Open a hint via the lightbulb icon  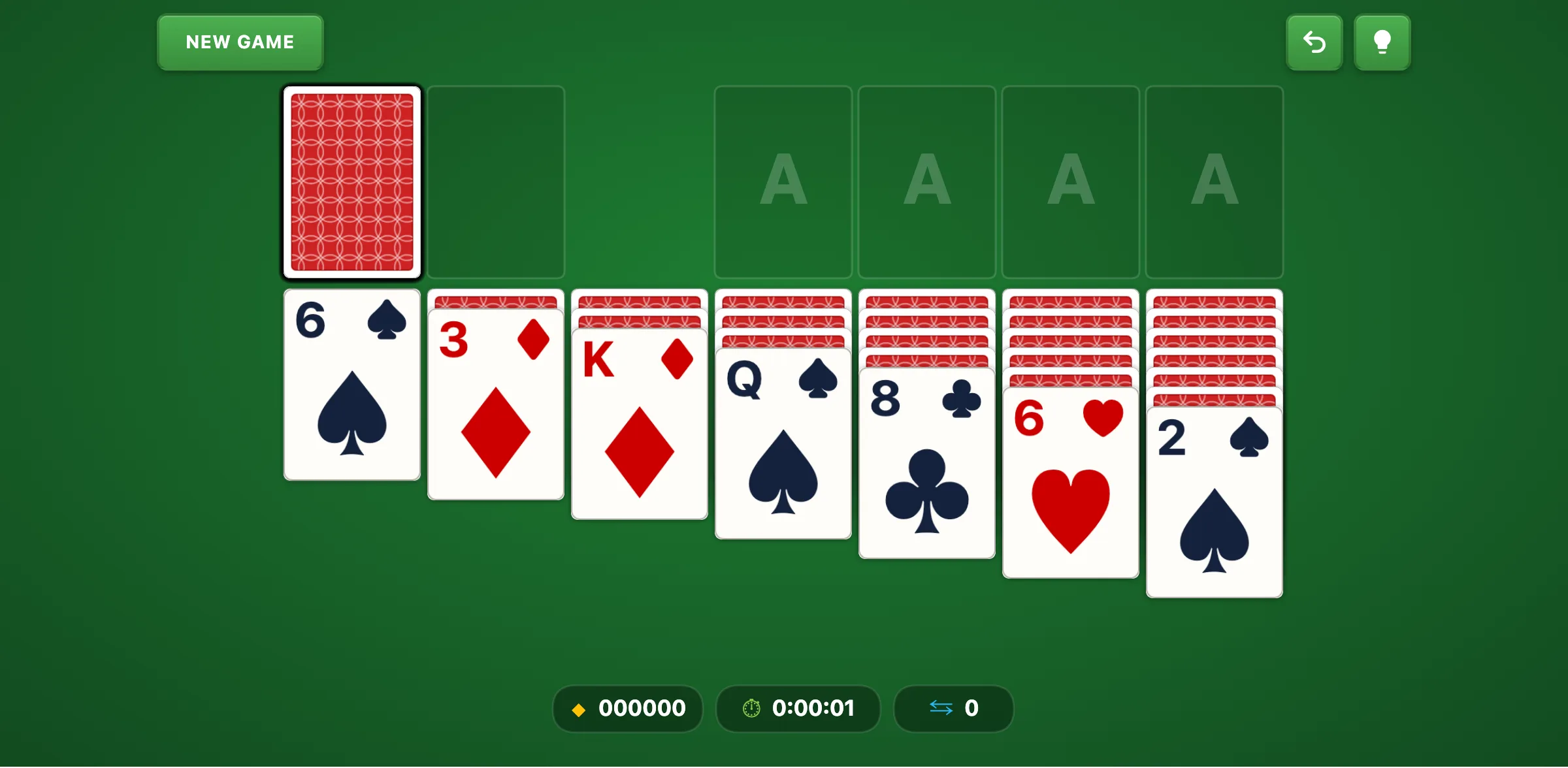[x=1382, y=42]
